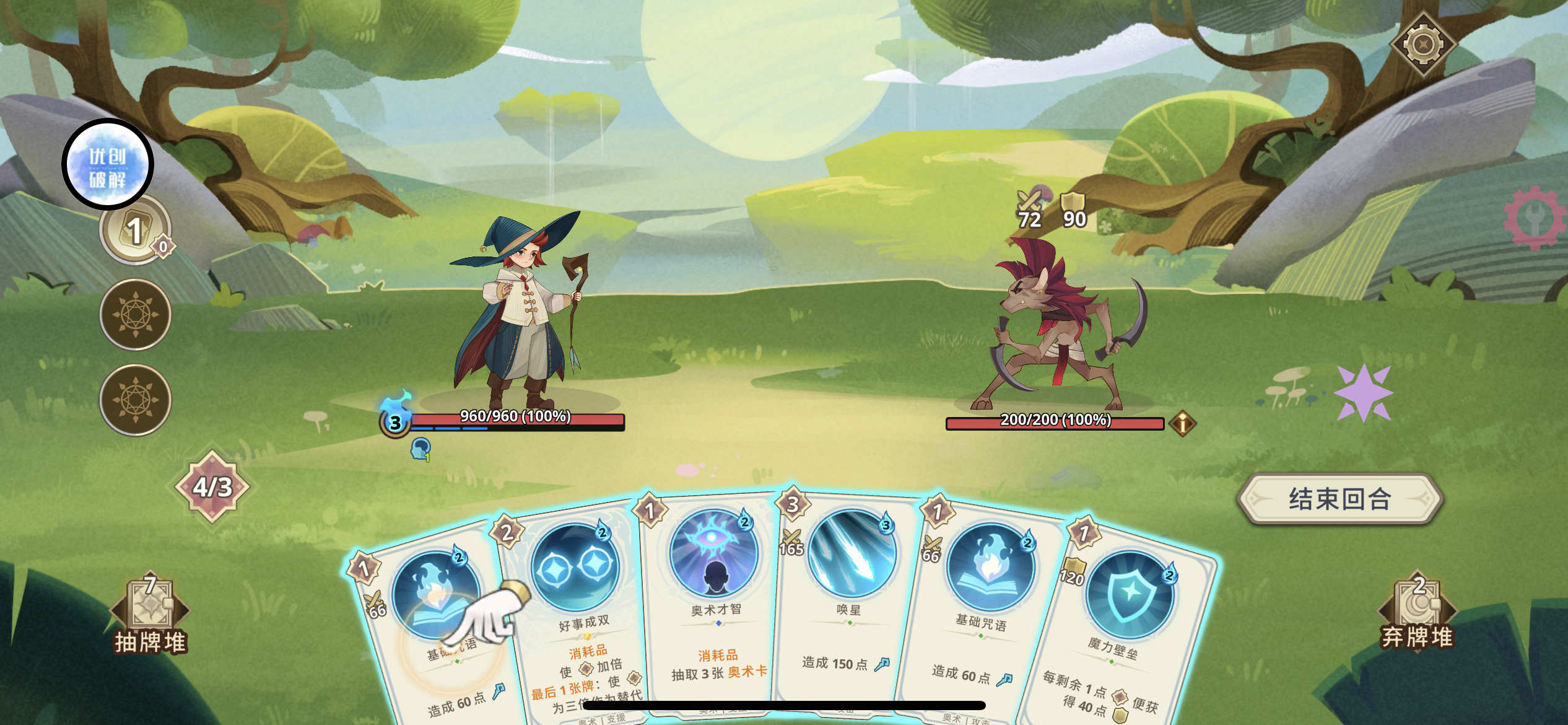Image resolution: width=1568 pixels, height=725 pixels.
Task: Show enemy info via diamond icon
Action: pyautogui.click(x=1182, y=424)
